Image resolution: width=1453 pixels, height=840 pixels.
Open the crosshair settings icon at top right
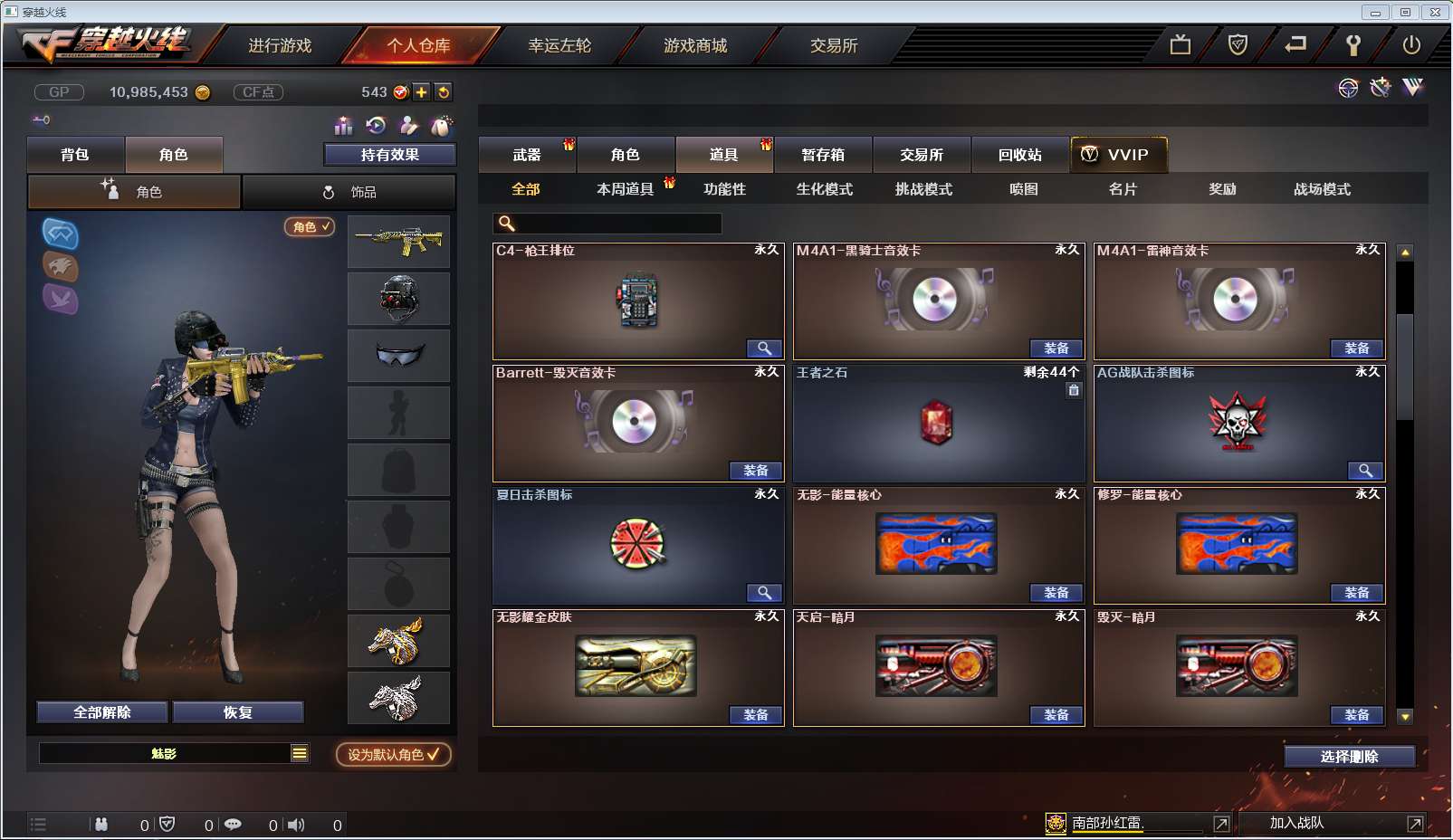pyautogui.click(x=1348, y=88)
